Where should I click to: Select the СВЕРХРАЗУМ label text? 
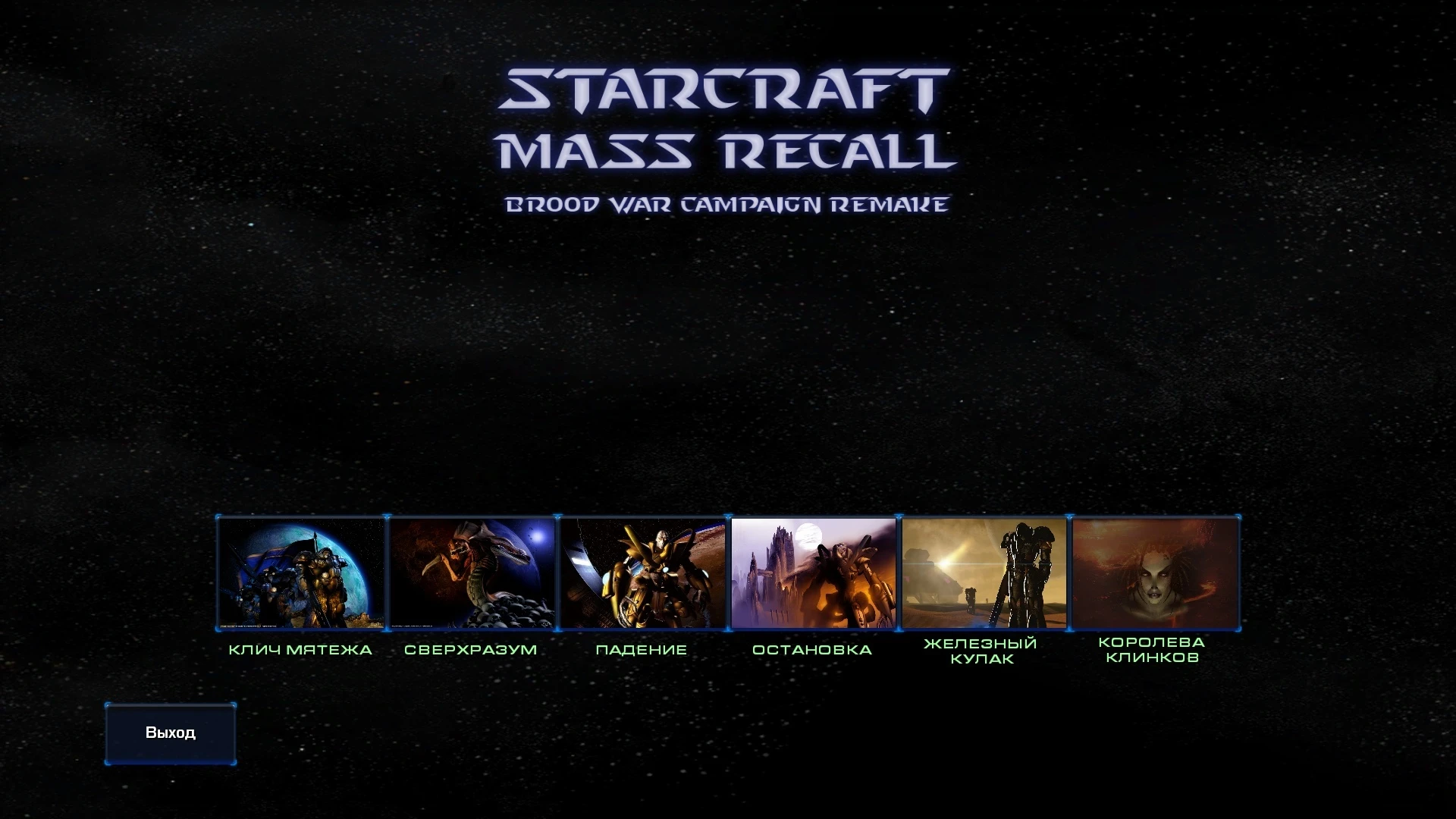472,649
